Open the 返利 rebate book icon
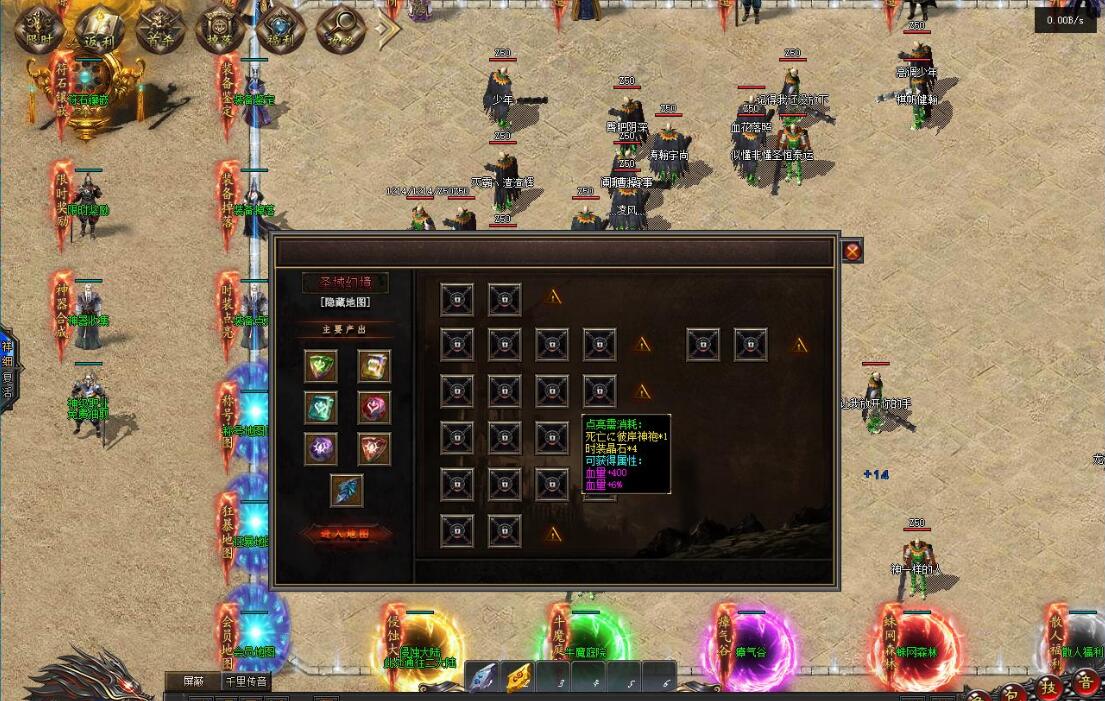Image resolution: width=1105 pixels, height=701 pixels. point(98,27)
